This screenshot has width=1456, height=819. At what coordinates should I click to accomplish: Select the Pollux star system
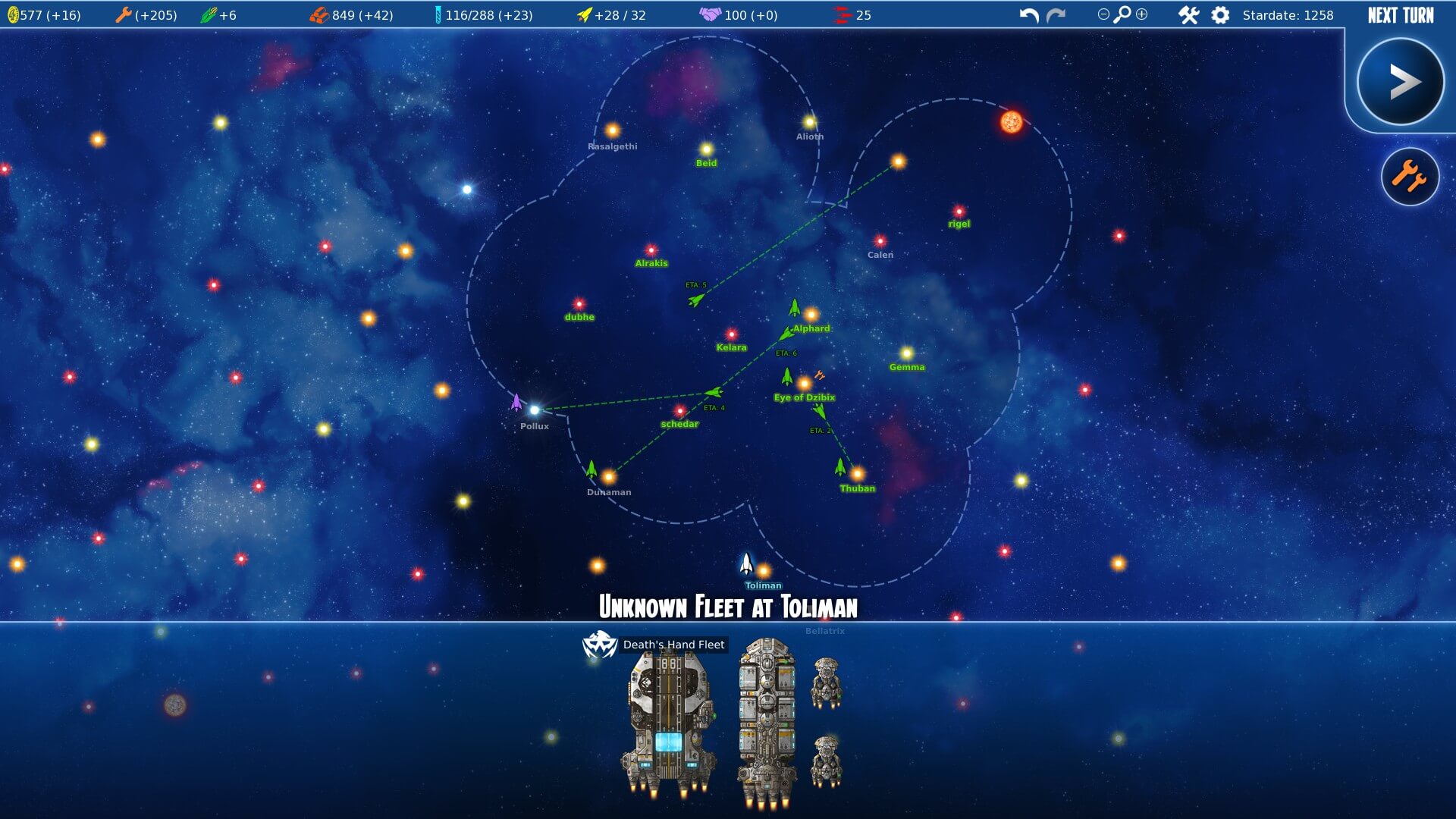click(x=535, y=410)
